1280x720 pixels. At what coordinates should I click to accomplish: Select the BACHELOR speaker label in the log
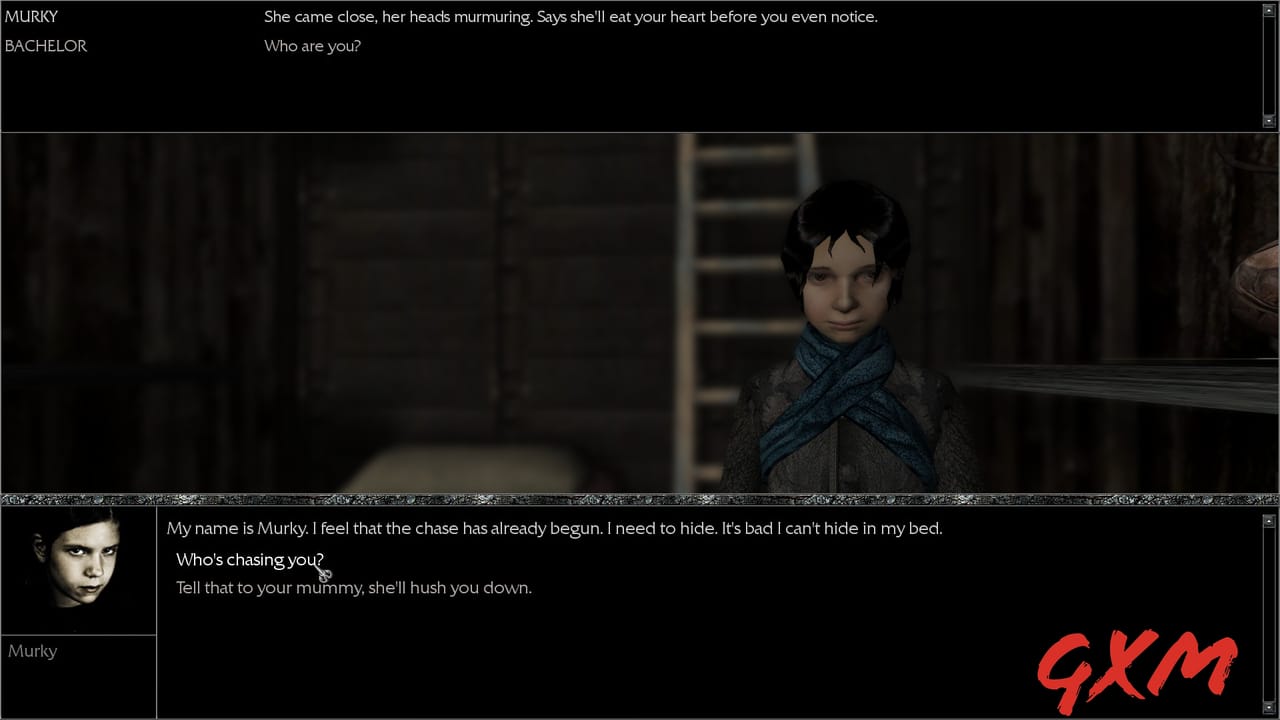(x=46, y=46)
